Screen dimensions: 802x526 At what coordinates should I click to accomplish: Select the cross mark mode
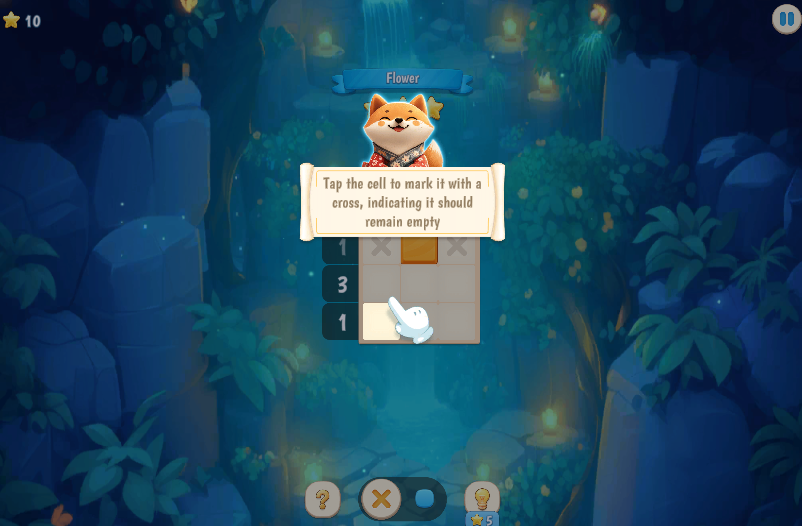pos(380,498)
